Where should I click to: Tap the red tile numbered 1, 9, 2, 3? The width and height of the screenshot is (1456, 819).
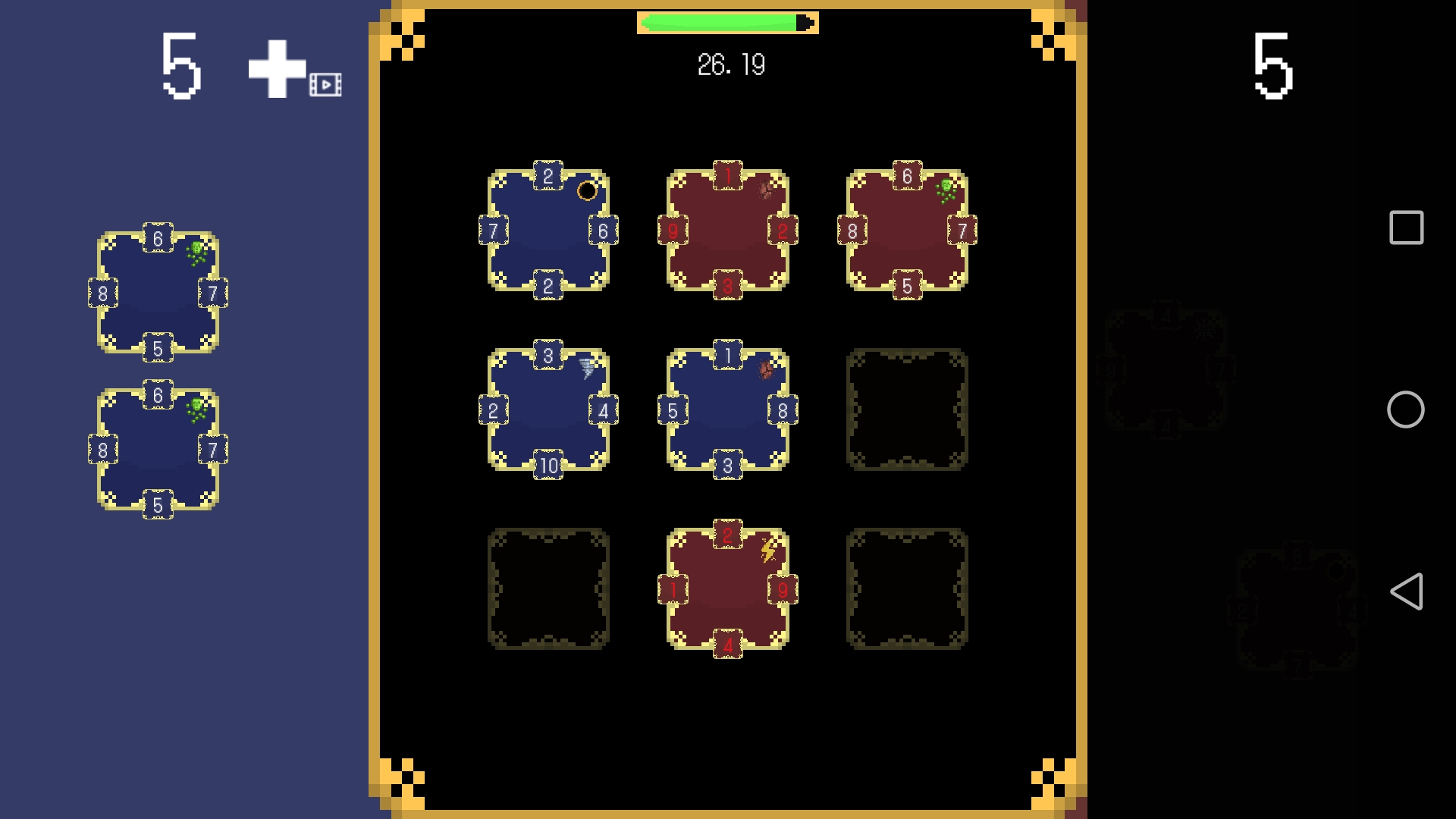click(x=728, y=231)
